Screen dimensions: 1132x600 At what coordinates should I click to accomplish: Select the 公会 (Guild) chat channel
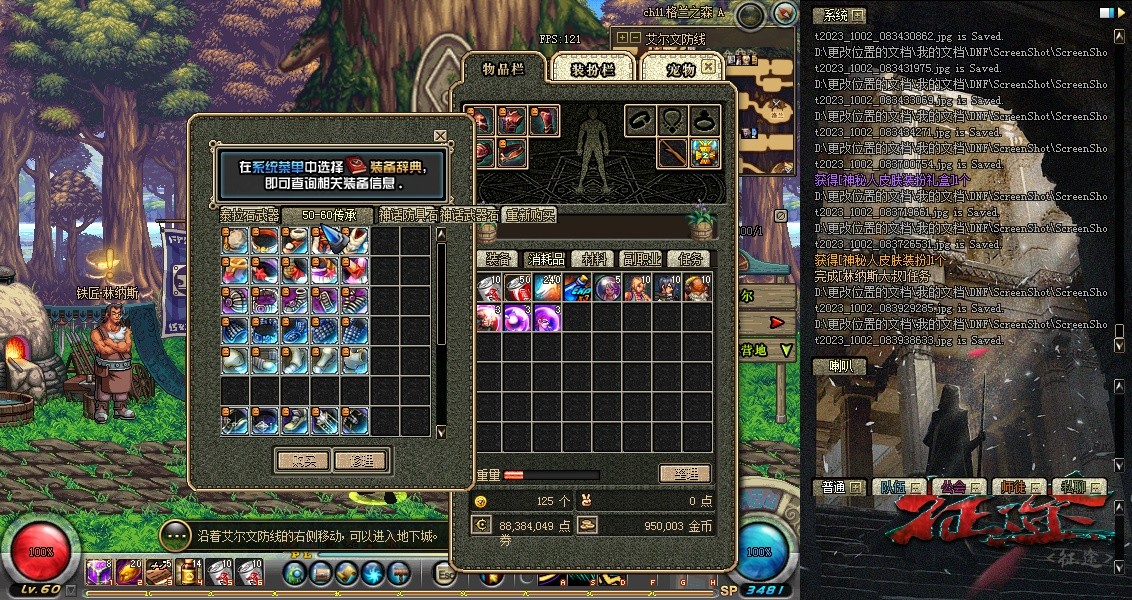[x=952, y=488]
